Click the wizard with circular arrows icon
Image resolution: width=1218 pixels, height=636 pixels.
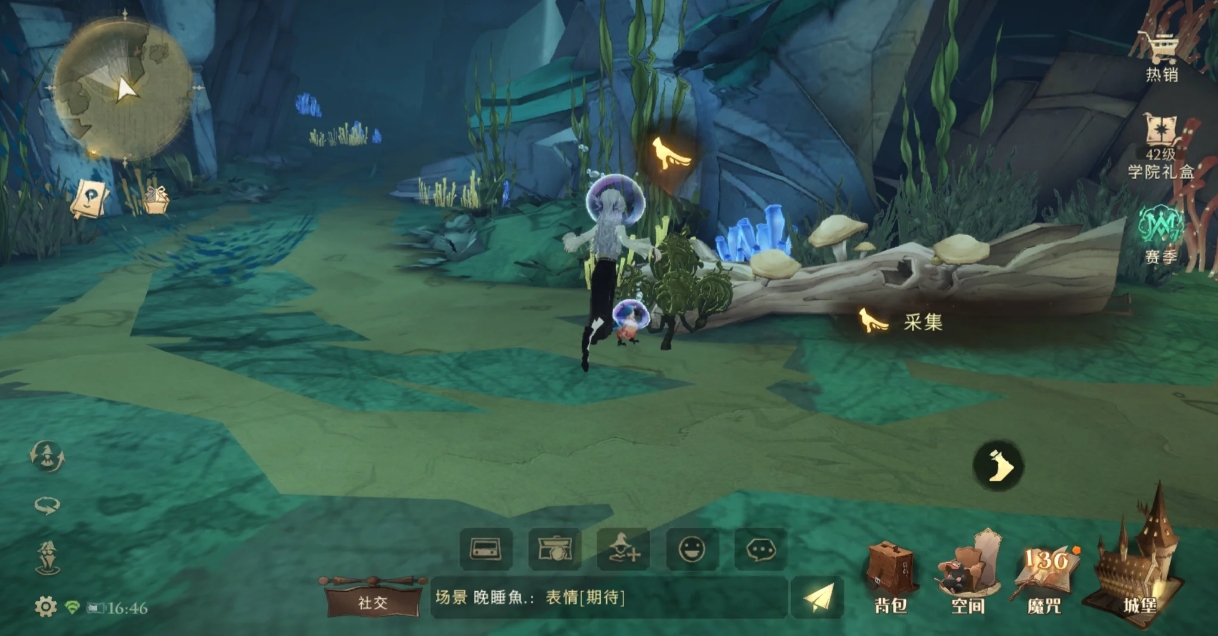[x=47, y=457]
